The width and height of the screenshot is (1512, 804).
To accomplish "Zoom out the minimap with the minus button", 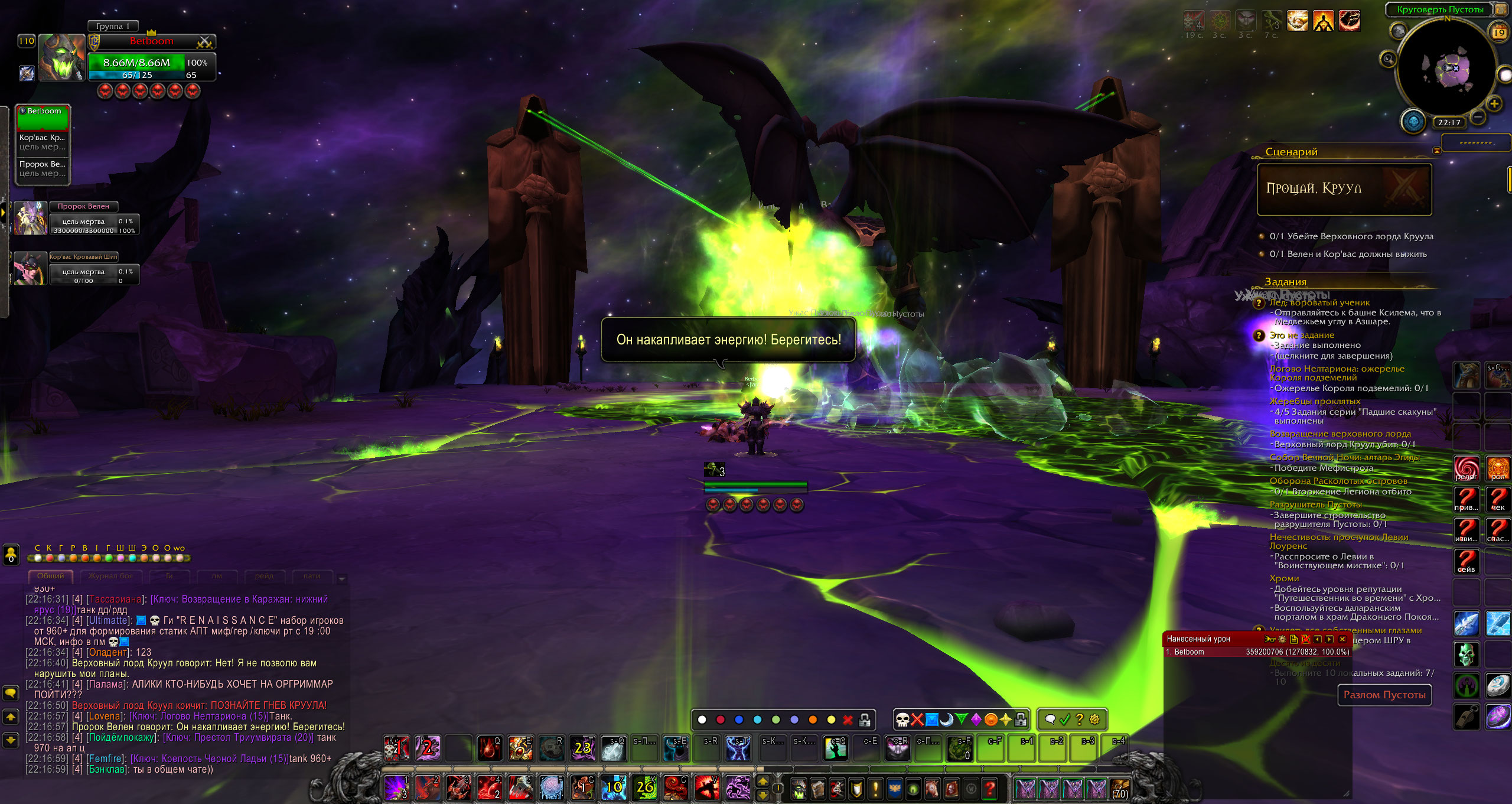I will pyautogui.click(x=1478, y=118).
